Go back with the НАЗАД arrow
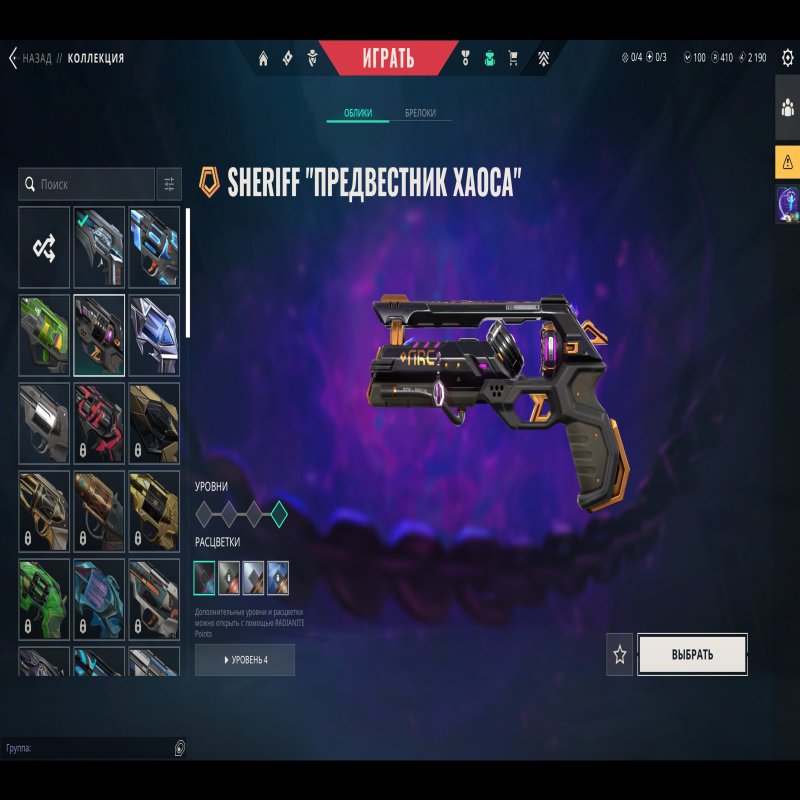The width and height of the screenshot is (800, 800). (14, 58)
